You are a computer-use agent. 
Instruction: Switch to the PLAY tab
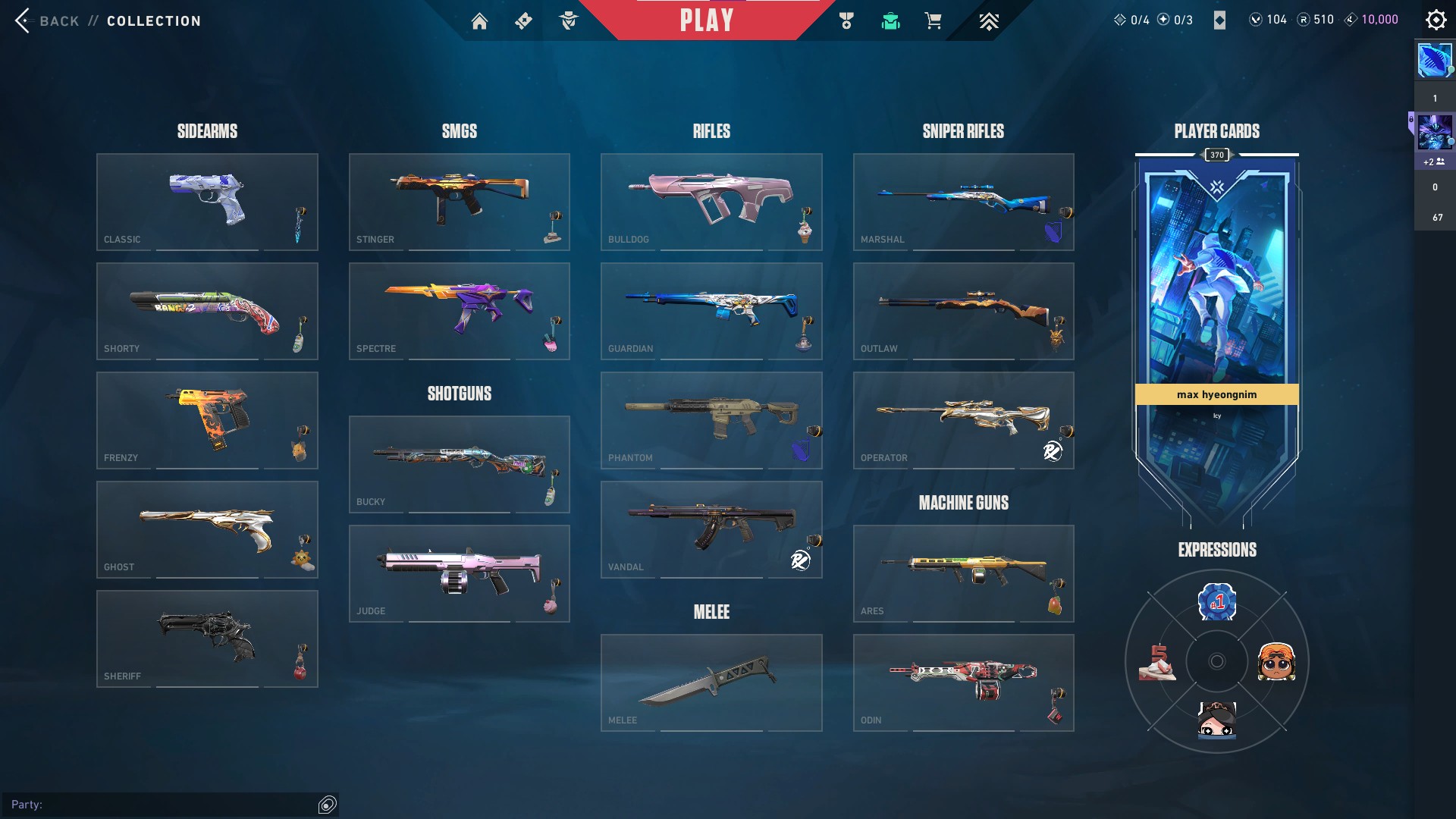point(707,20)
